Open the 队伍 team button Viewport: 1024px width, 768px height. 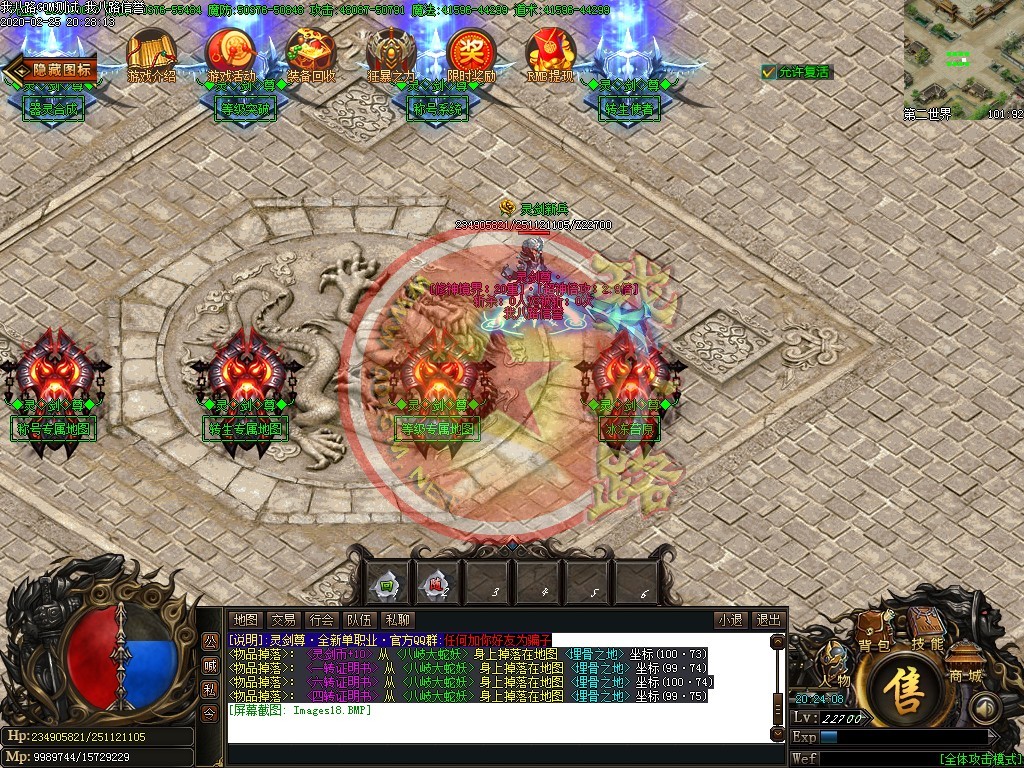click(x=359, y=620)
